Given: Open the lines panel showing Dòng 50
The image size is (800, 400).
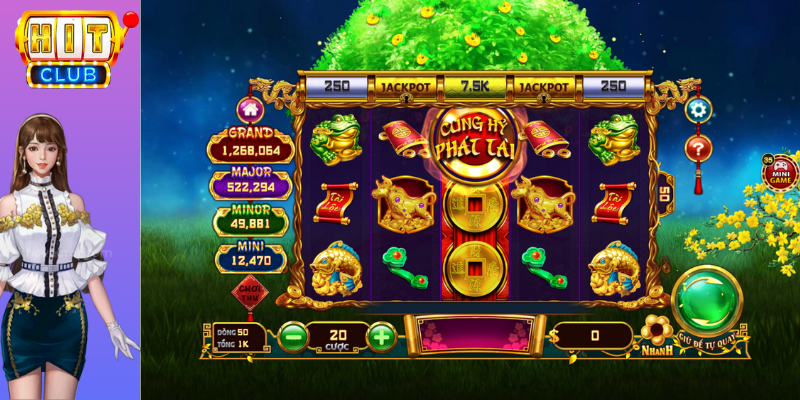Looking at the screenshot, I should point(237,337).
